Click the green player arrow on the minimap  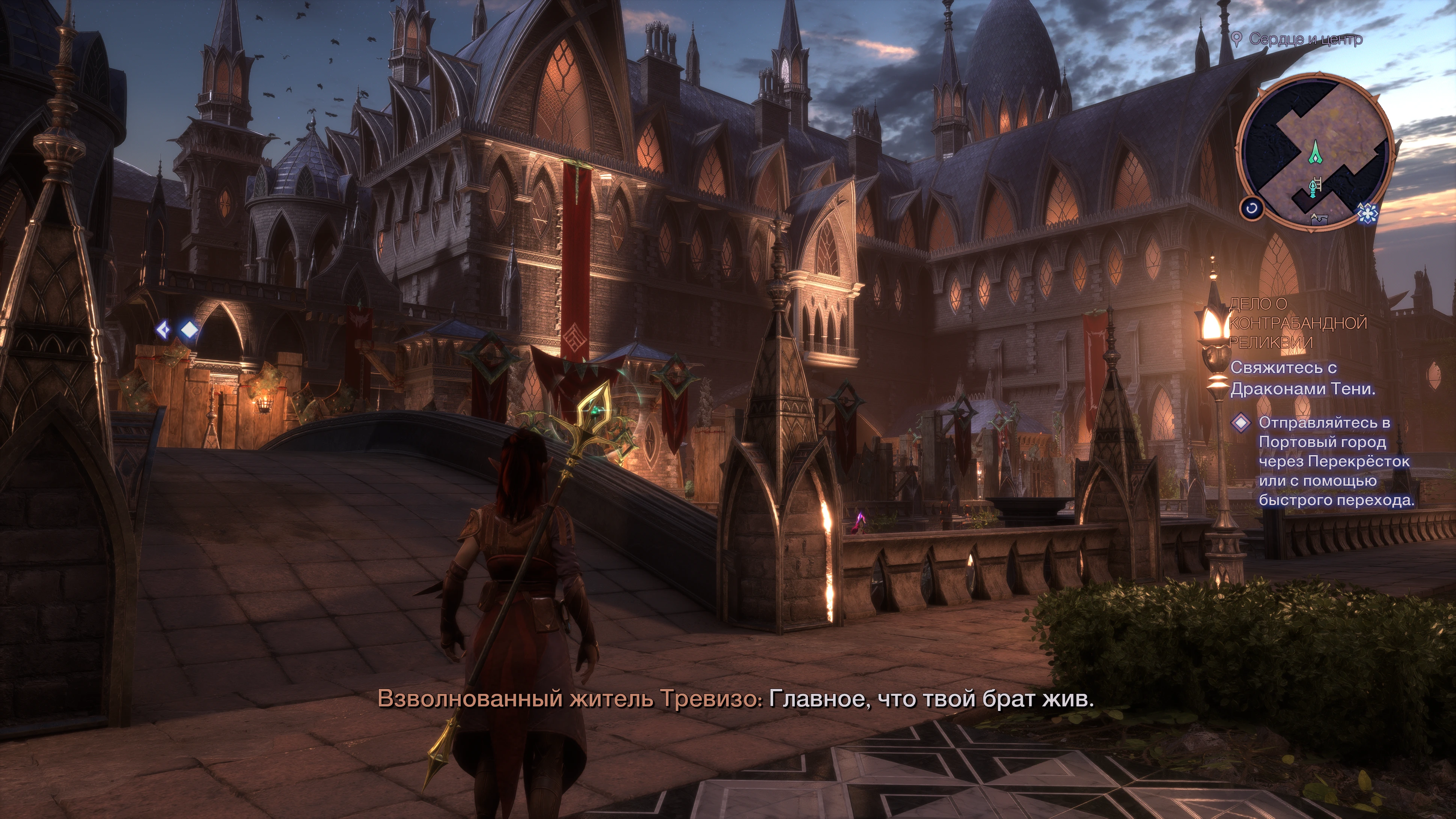[x=1315, y=151]
